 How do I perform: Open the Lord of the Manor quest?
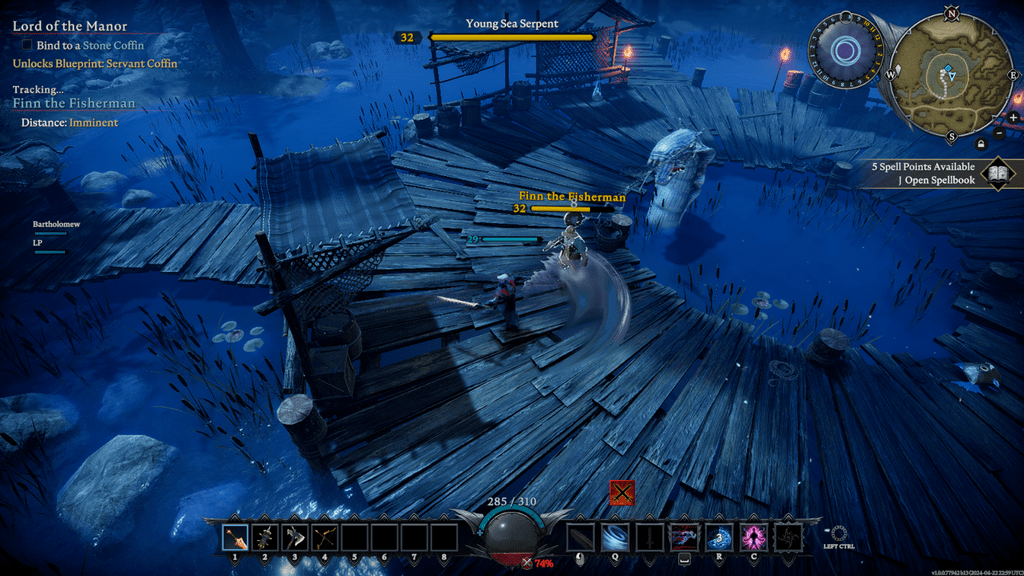click(70, 26)
